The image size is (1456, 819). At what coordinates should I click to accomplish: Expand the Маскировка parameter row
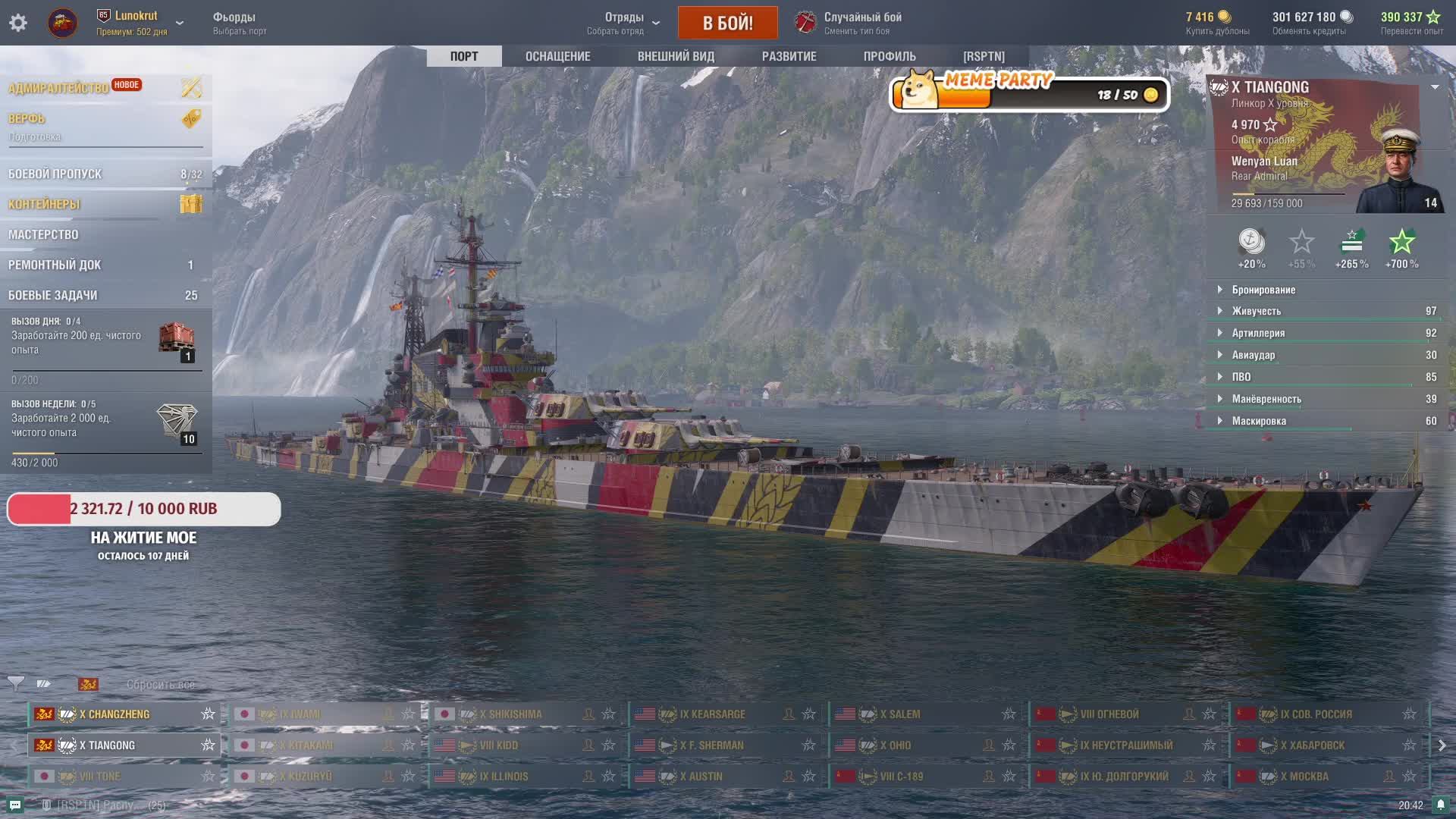click(x=1259, y=421)
